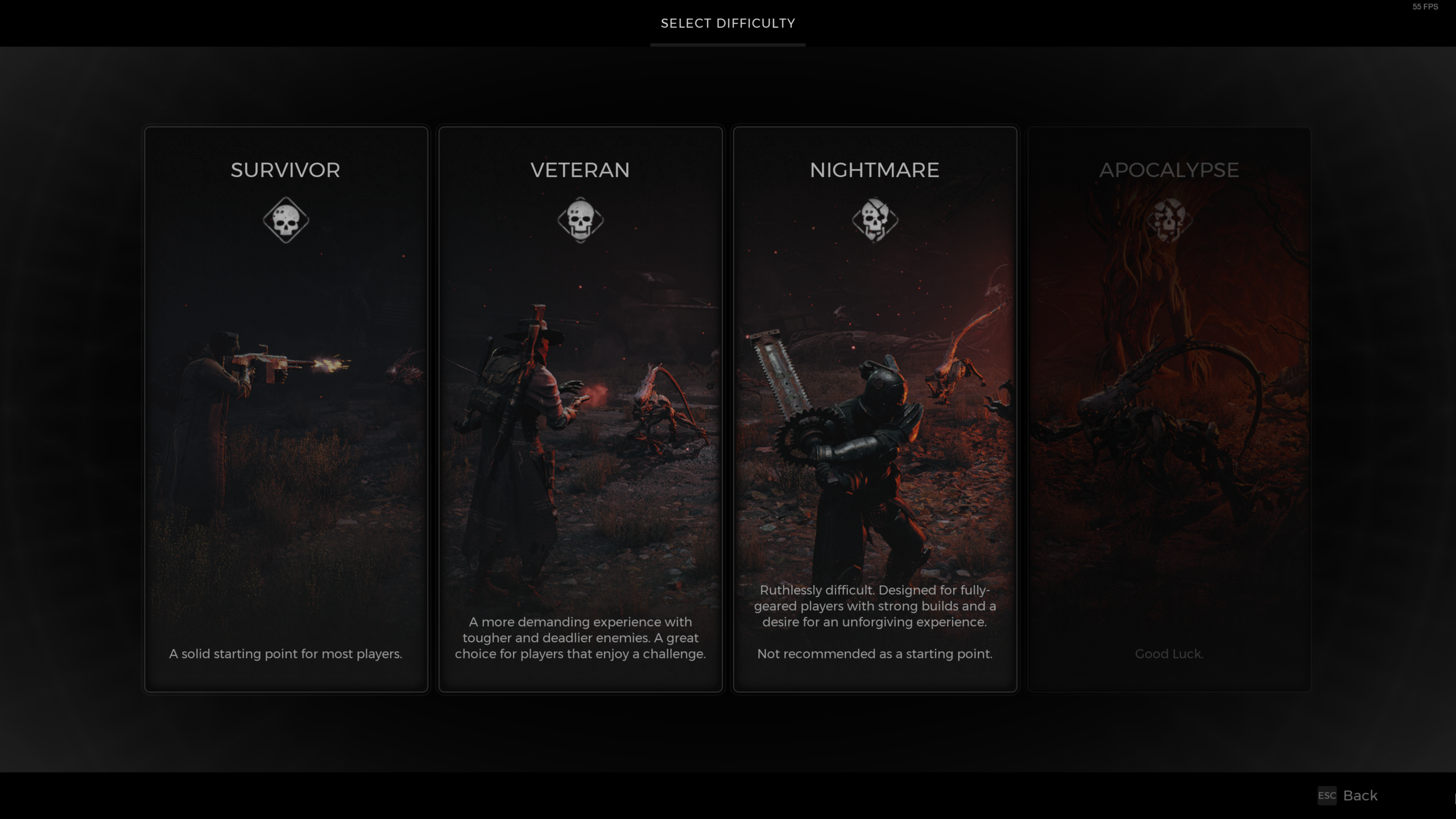Select the Survivor difficulty card
The image size is (1456, 819).
click(x=286, y=409)
